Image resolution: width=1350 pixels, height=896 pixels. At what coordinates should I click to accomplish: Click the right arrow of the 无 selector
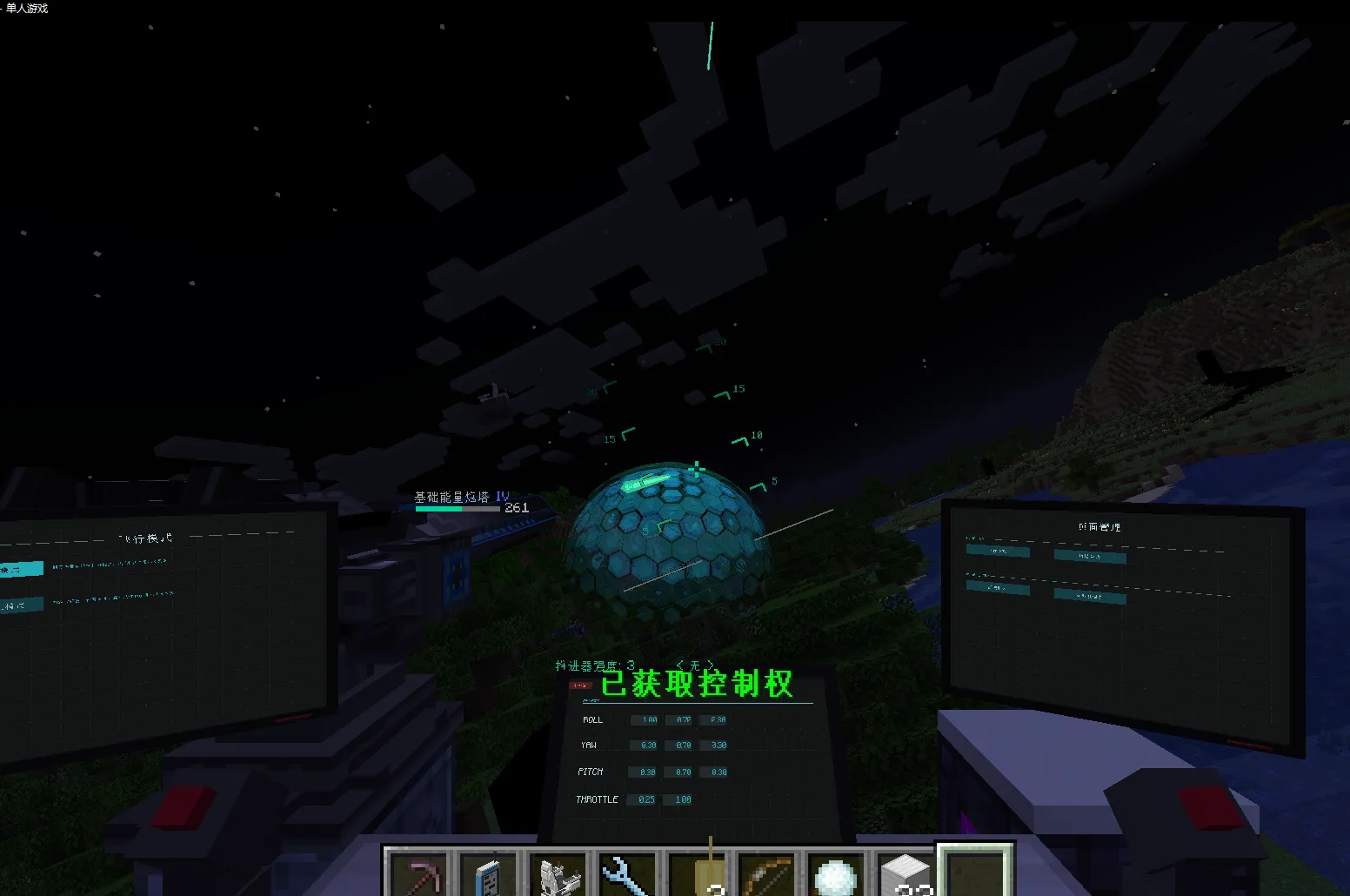[712, 664]
